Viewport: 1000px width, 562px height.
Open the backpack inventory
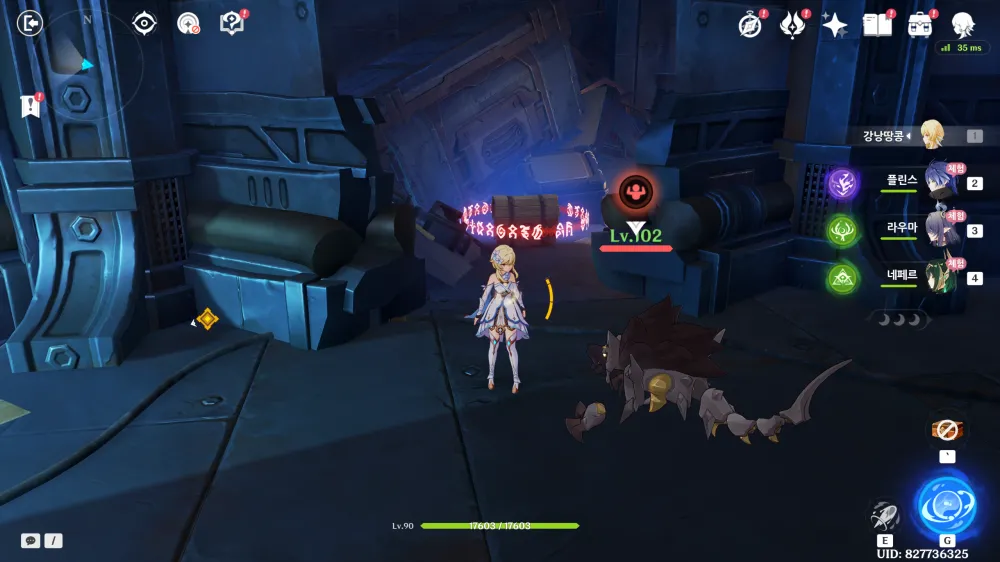(920, 25)
